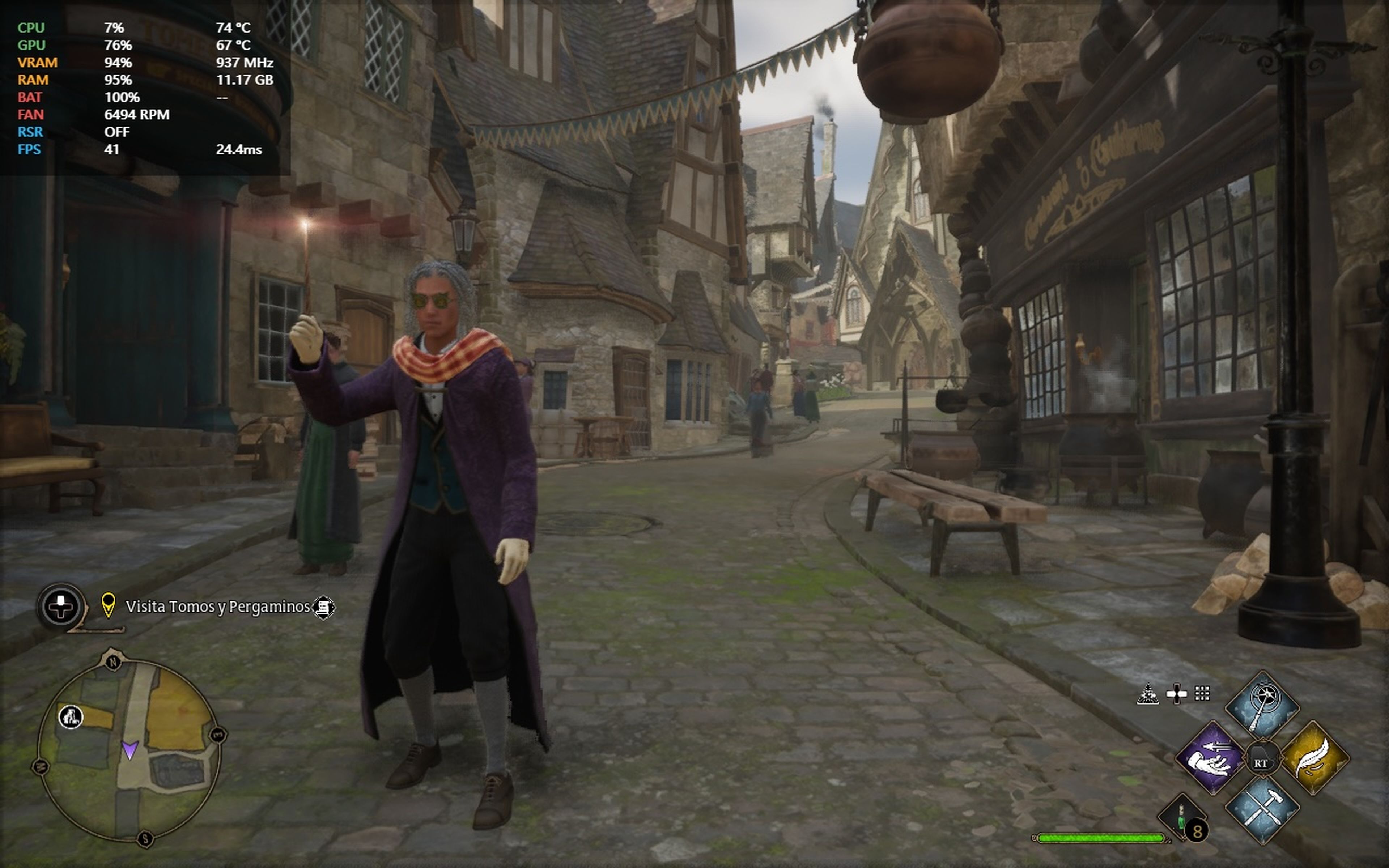This screenshot has width=1389, height=868.
Task: Click the FPS readout showing 41
Action: [x=112, y=150]
